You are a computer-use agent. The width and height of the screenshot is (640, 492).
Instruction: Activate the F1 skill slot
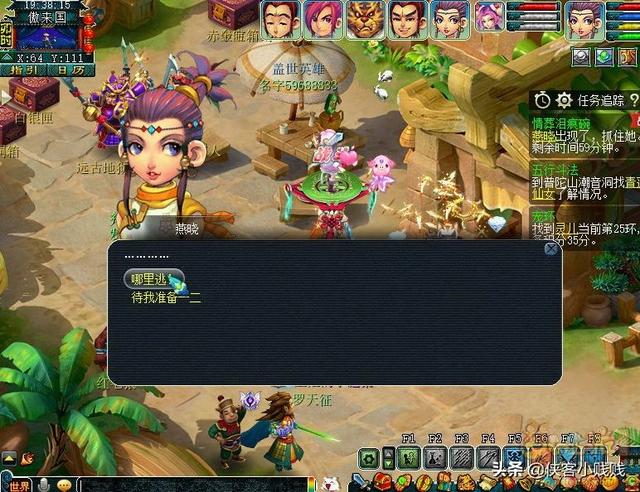click(408, 457)
